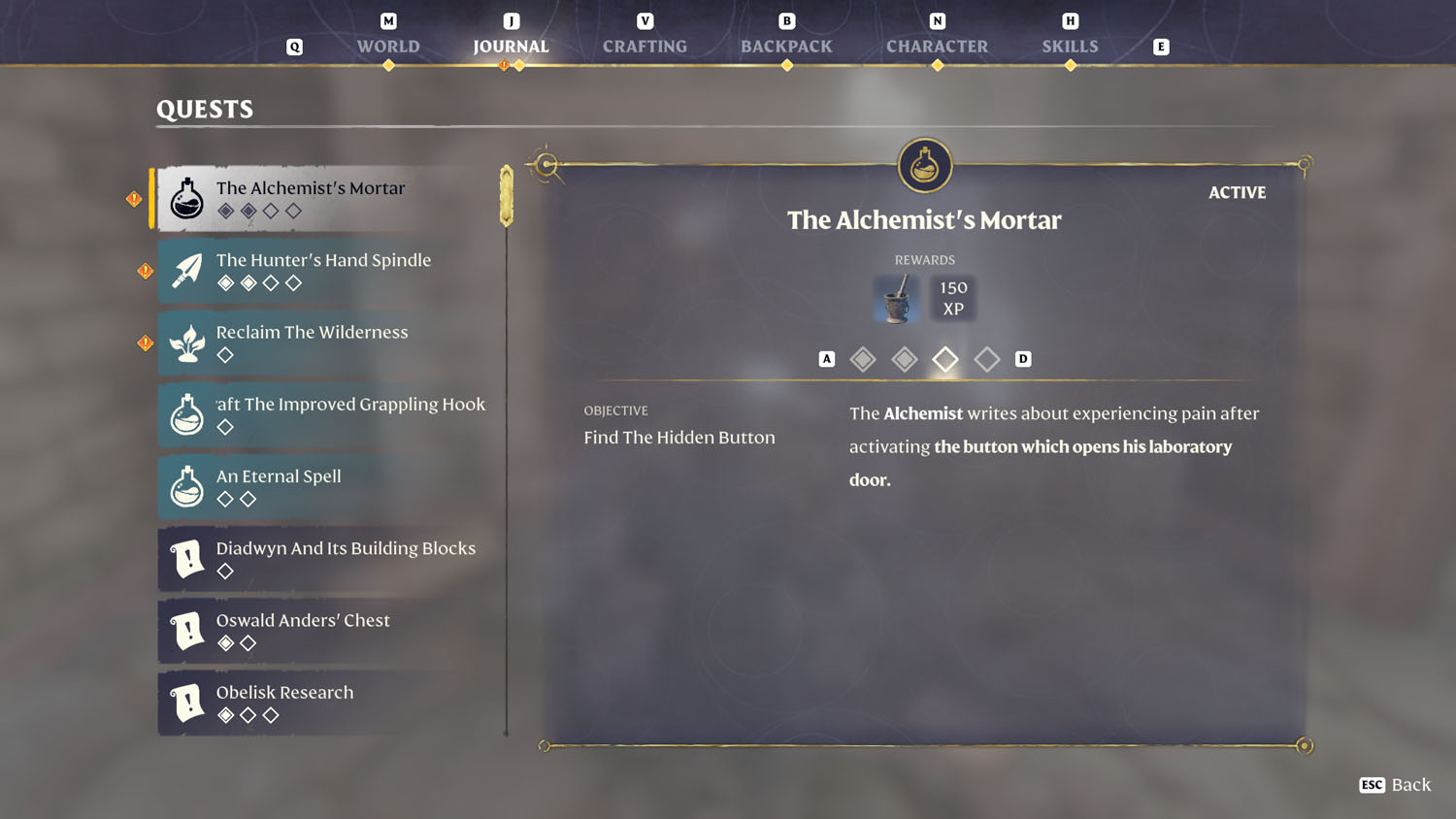Click the mortar and pestle reward icon

click(x=895, y=299)
